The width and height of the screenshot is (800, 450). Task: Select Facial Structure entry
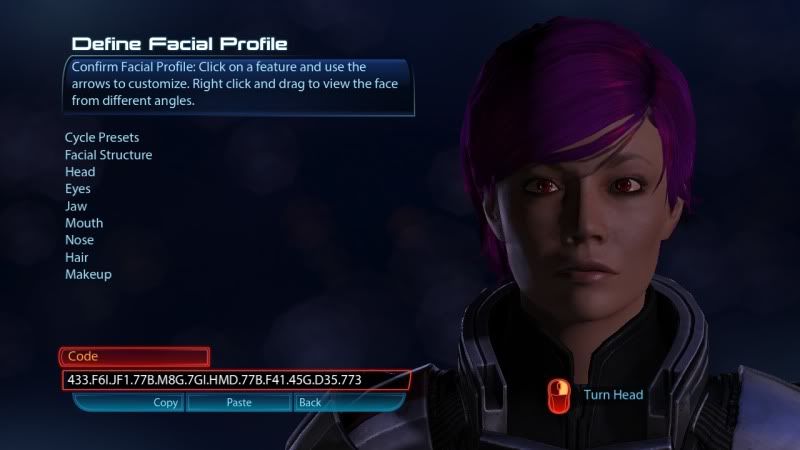coord(108,155)
